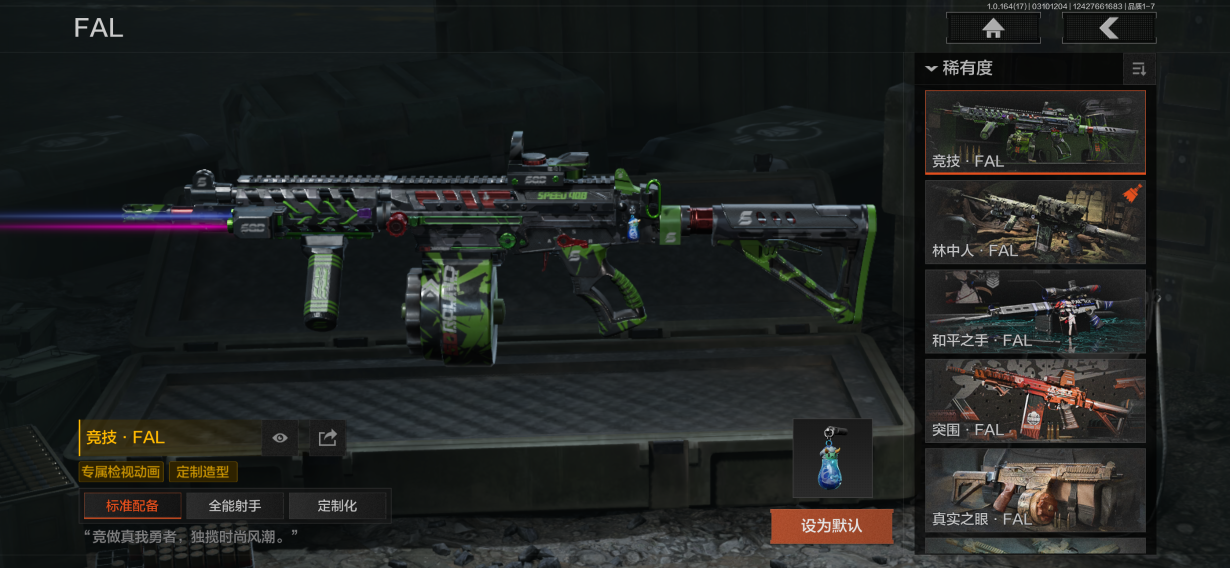Screen dimensions: 1230x568
Task: Switch to the 全能射手 tab
Action: click(235, 506)
